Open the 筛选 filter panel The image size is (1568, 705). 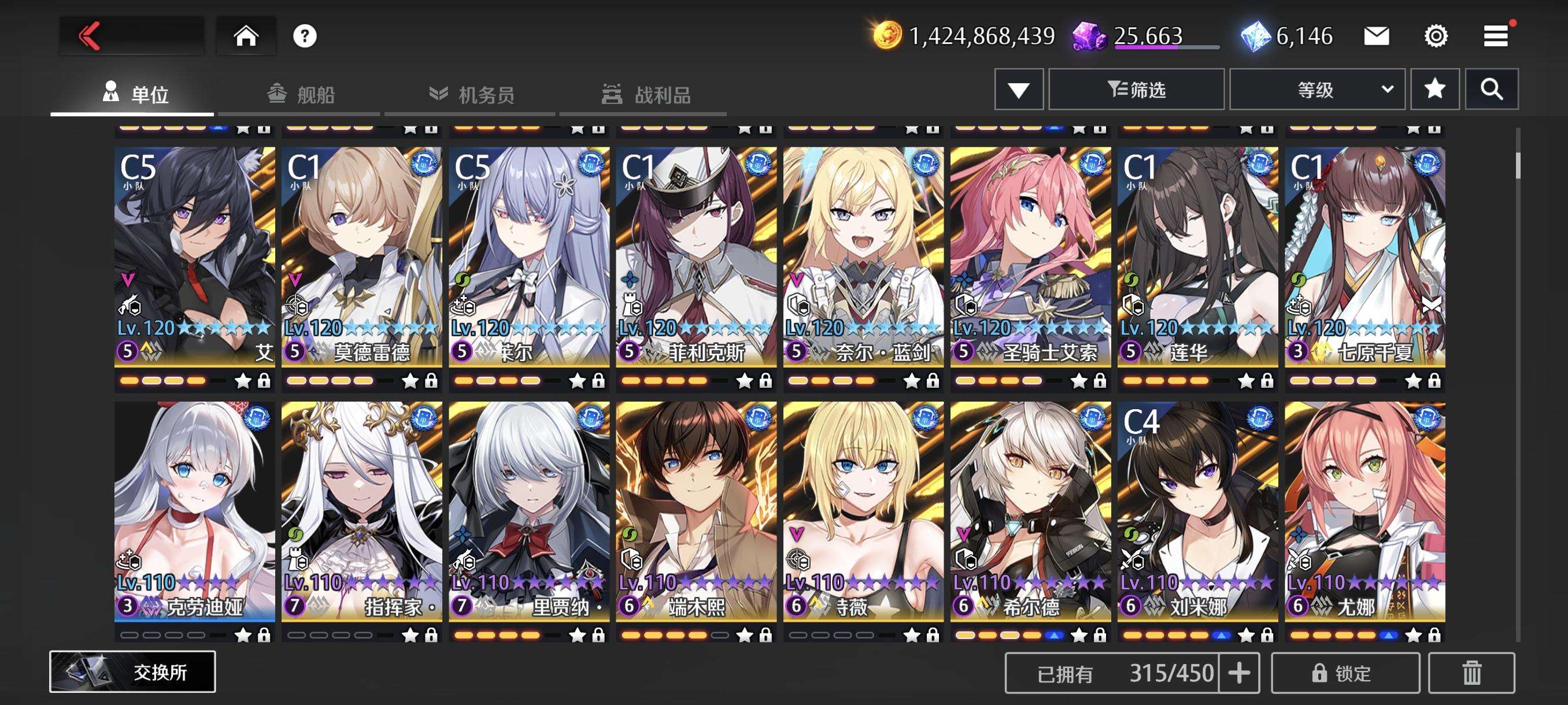tap(1136, 89)
